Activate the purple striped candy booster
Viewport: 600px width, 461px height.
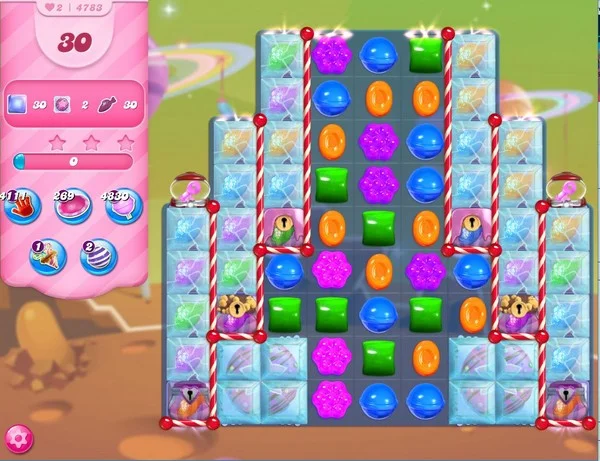[x=99, y=257]
